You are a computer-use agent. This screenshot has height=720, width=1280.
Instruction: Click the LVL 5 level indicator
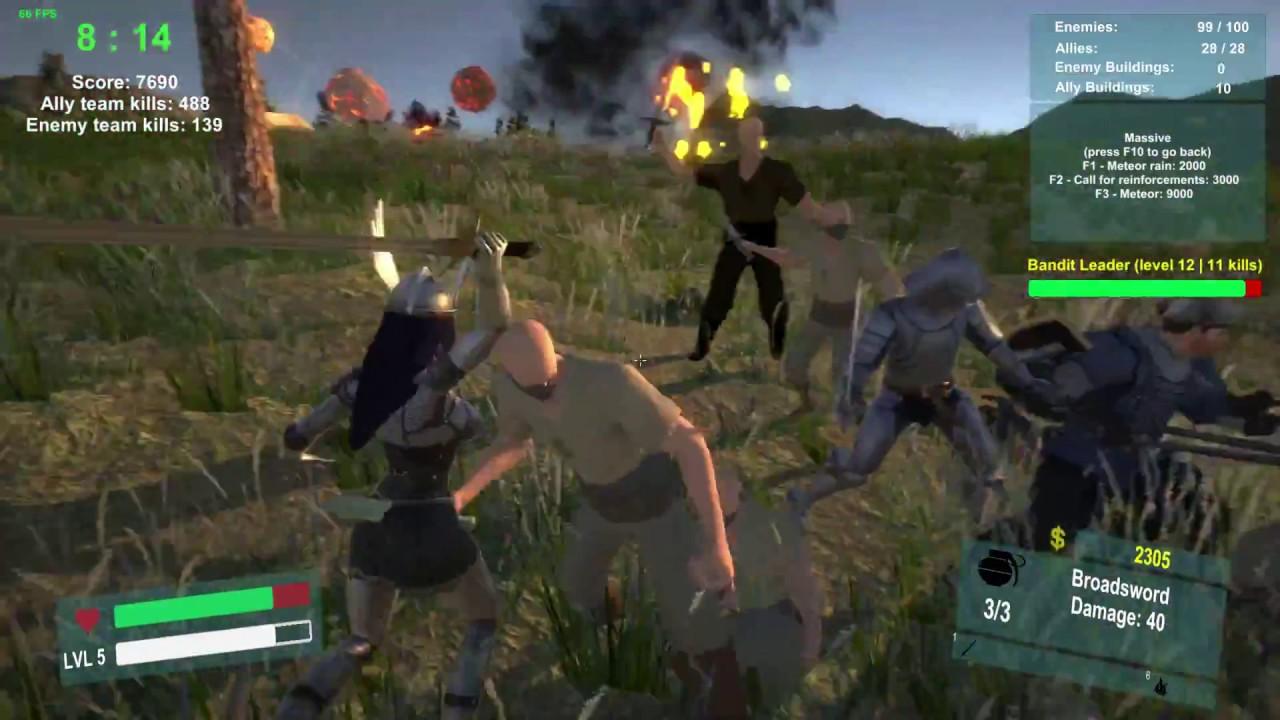(x=83, y=659)
